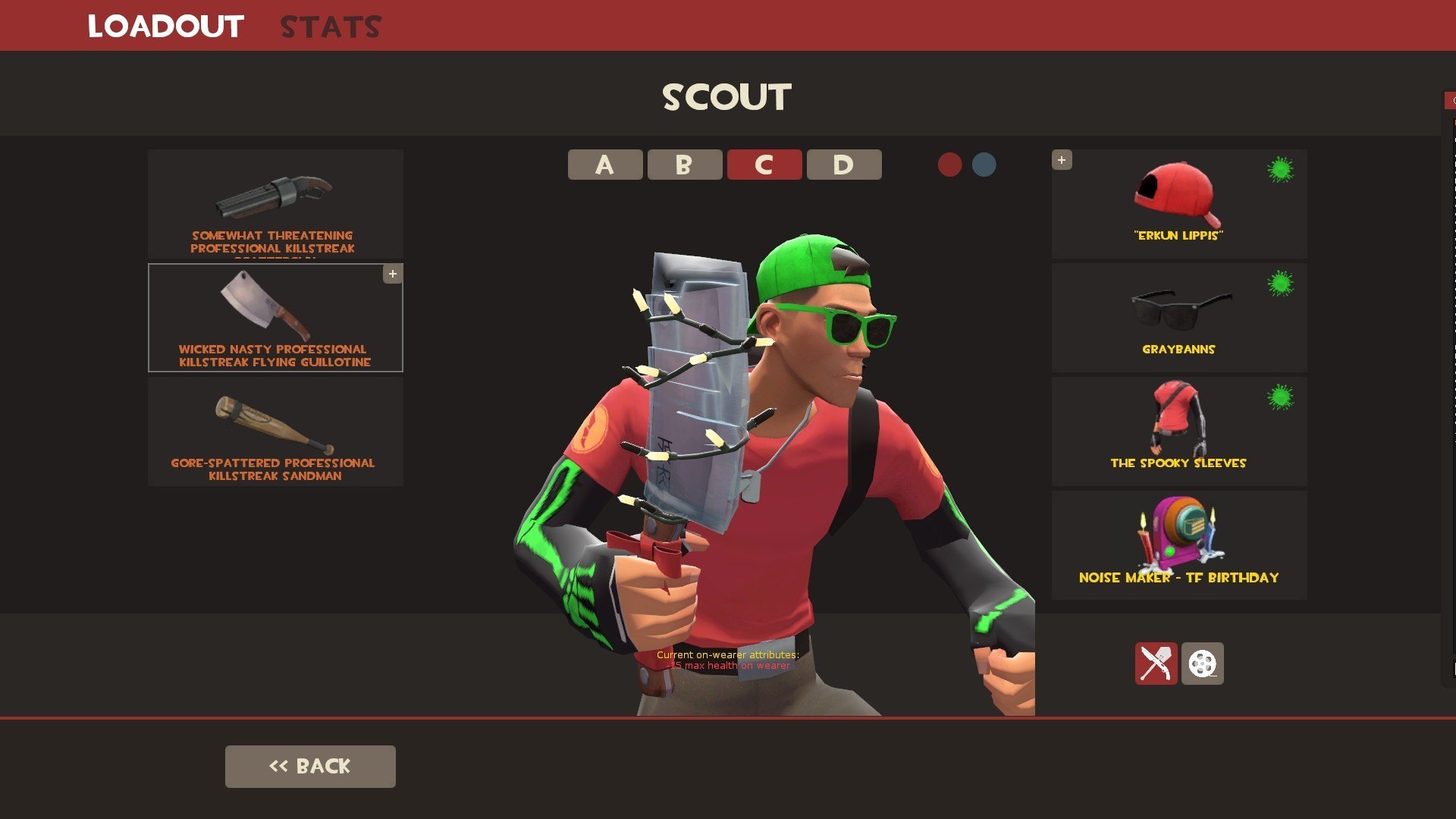1456x819 pixels.
Task: Click the plus on the cap slot
Action: pyautogui.click(x=1062, y=160)
